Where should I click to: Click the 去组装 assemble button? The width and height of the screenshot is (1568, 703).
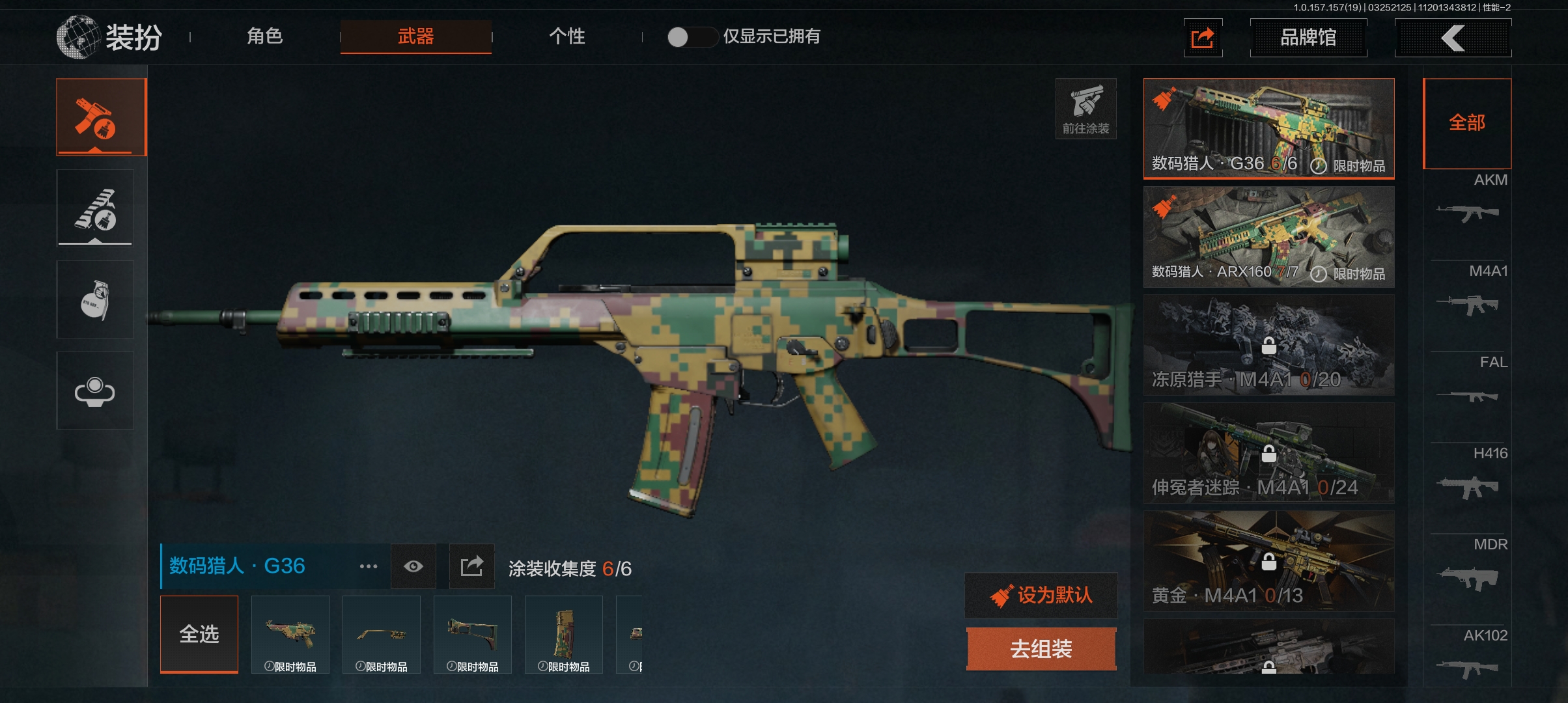1041,649
